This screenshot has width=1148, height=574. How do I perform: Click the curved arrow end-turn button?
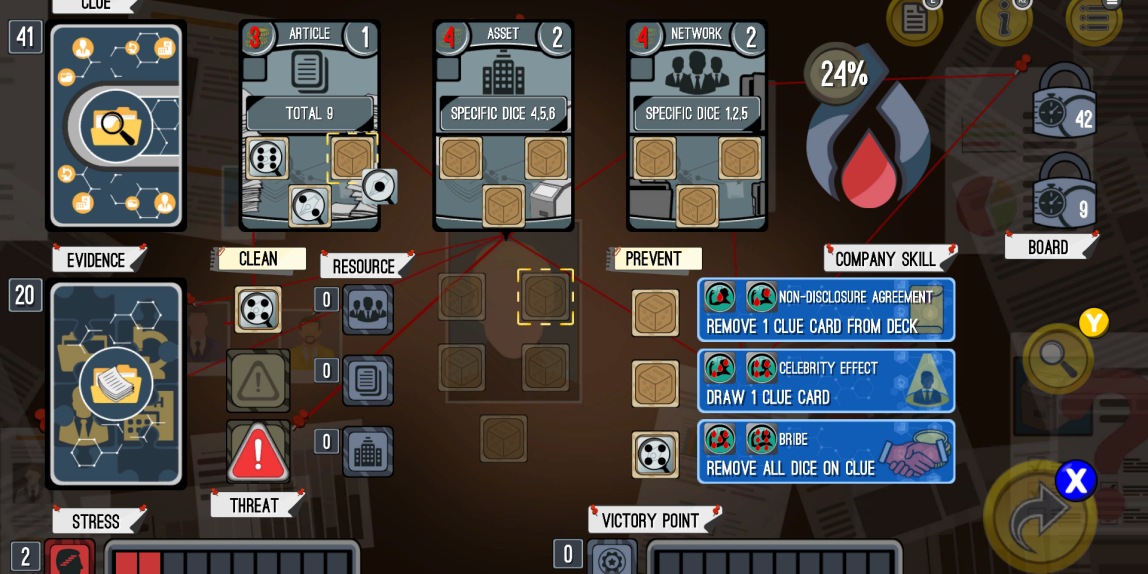1038,518
